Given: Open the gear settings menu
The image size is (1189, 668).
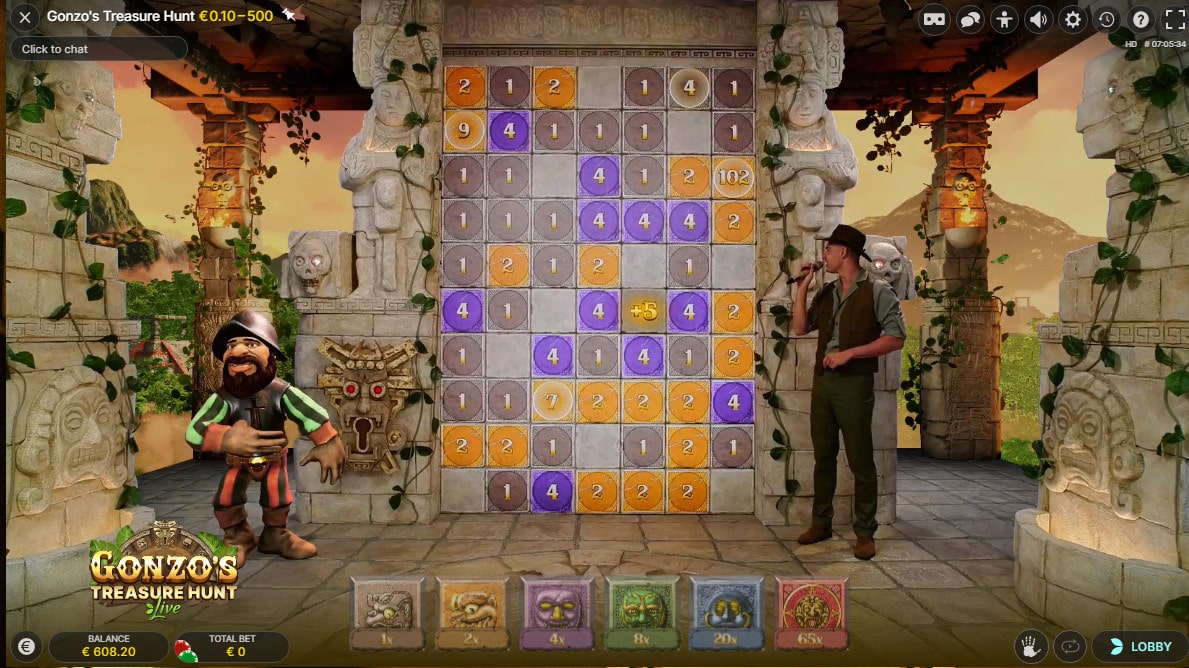Looking at the screenshot, I should point(1073,19).
